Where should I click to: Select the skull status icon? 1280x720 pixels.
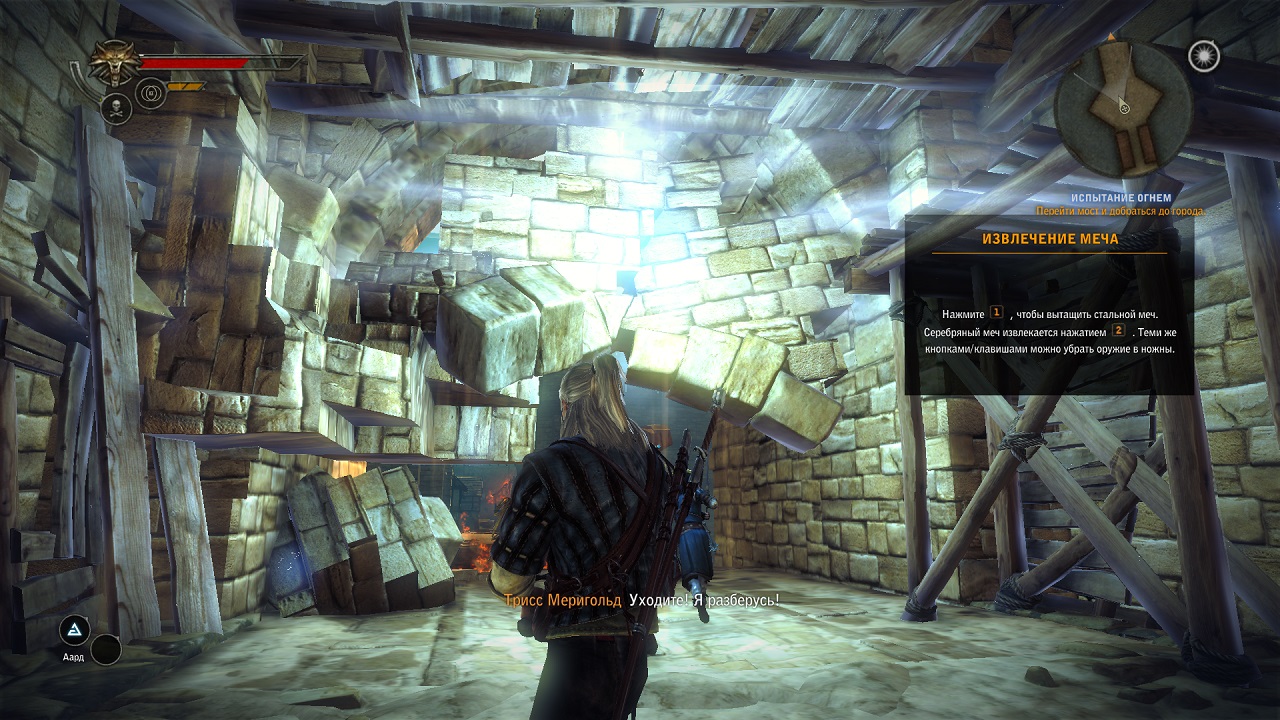point(116,109)
